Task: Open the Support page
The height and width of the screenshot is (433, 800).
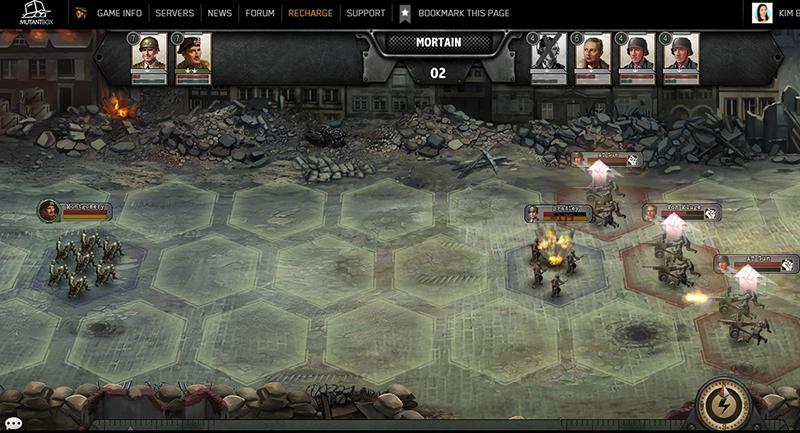Action: 365,13
